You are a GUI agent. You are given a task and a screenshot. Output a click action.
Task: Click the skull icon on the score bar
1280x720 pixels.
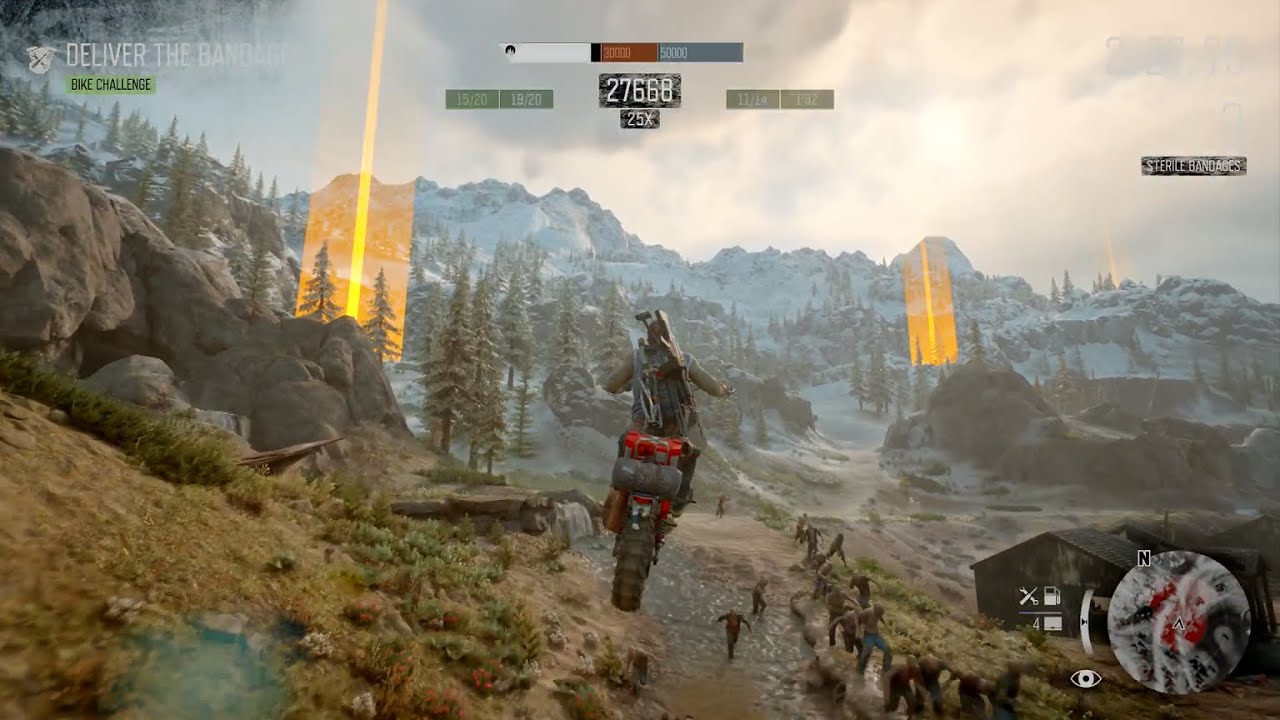[x=511, y=51]
